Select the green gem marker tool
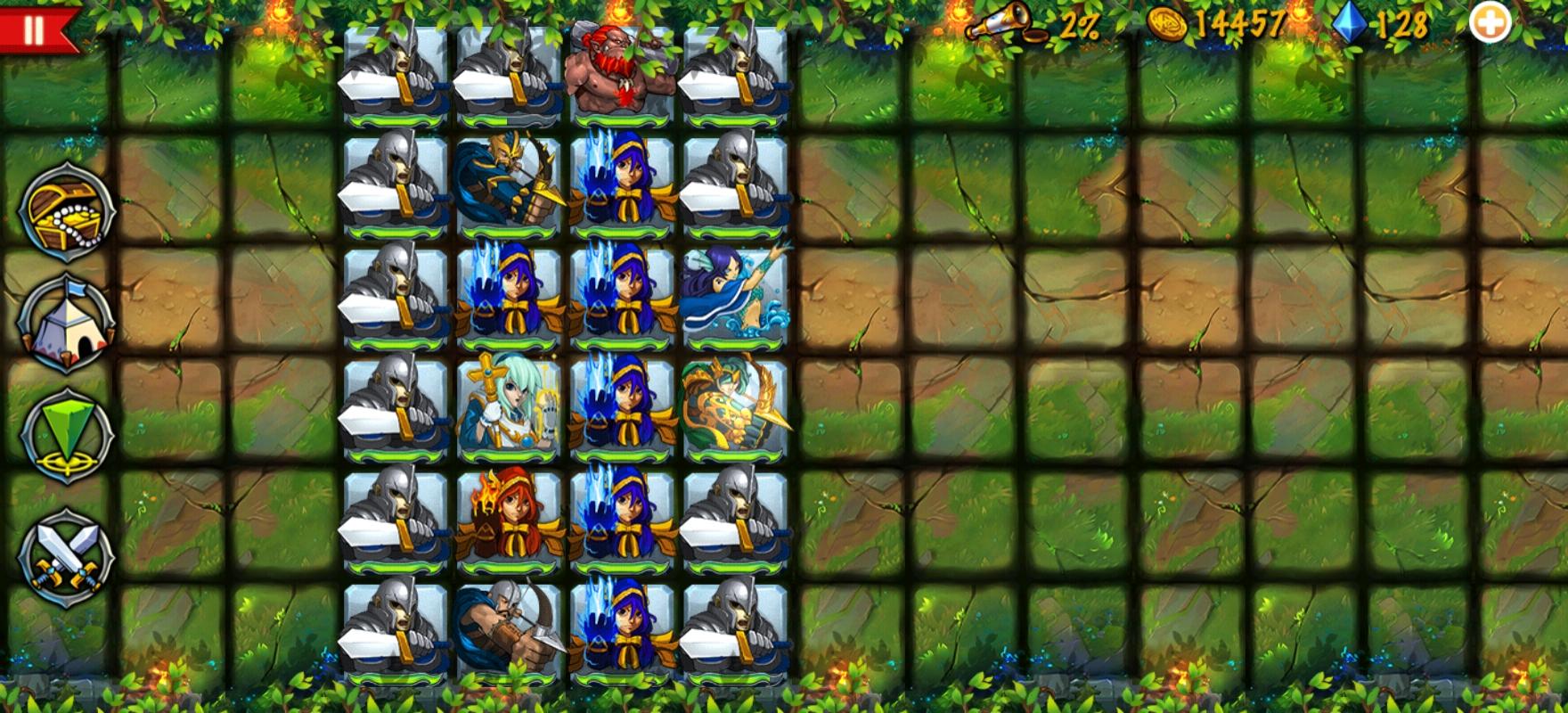This screenshot has height=713, width=1568. coord(65,436)
